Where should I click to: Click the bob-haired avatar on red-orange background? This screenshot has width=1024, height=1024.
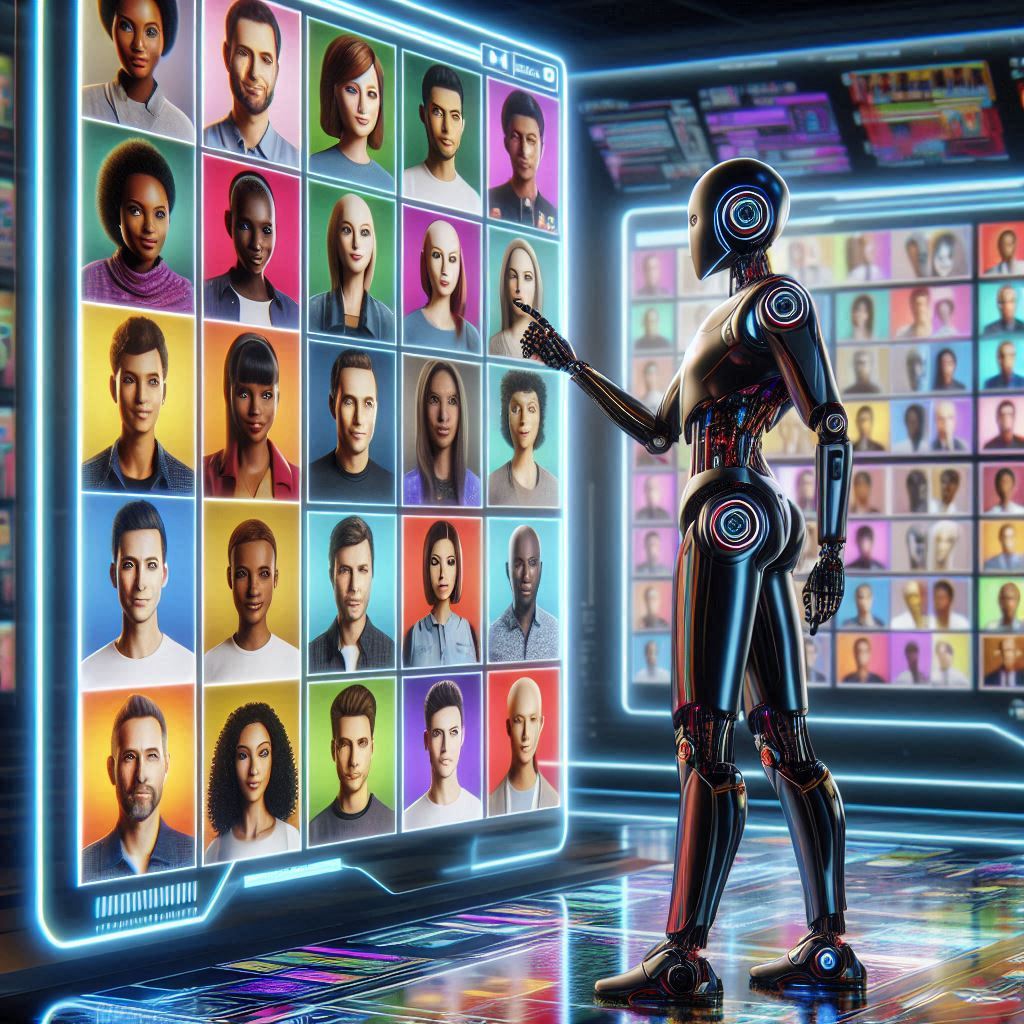442,590
